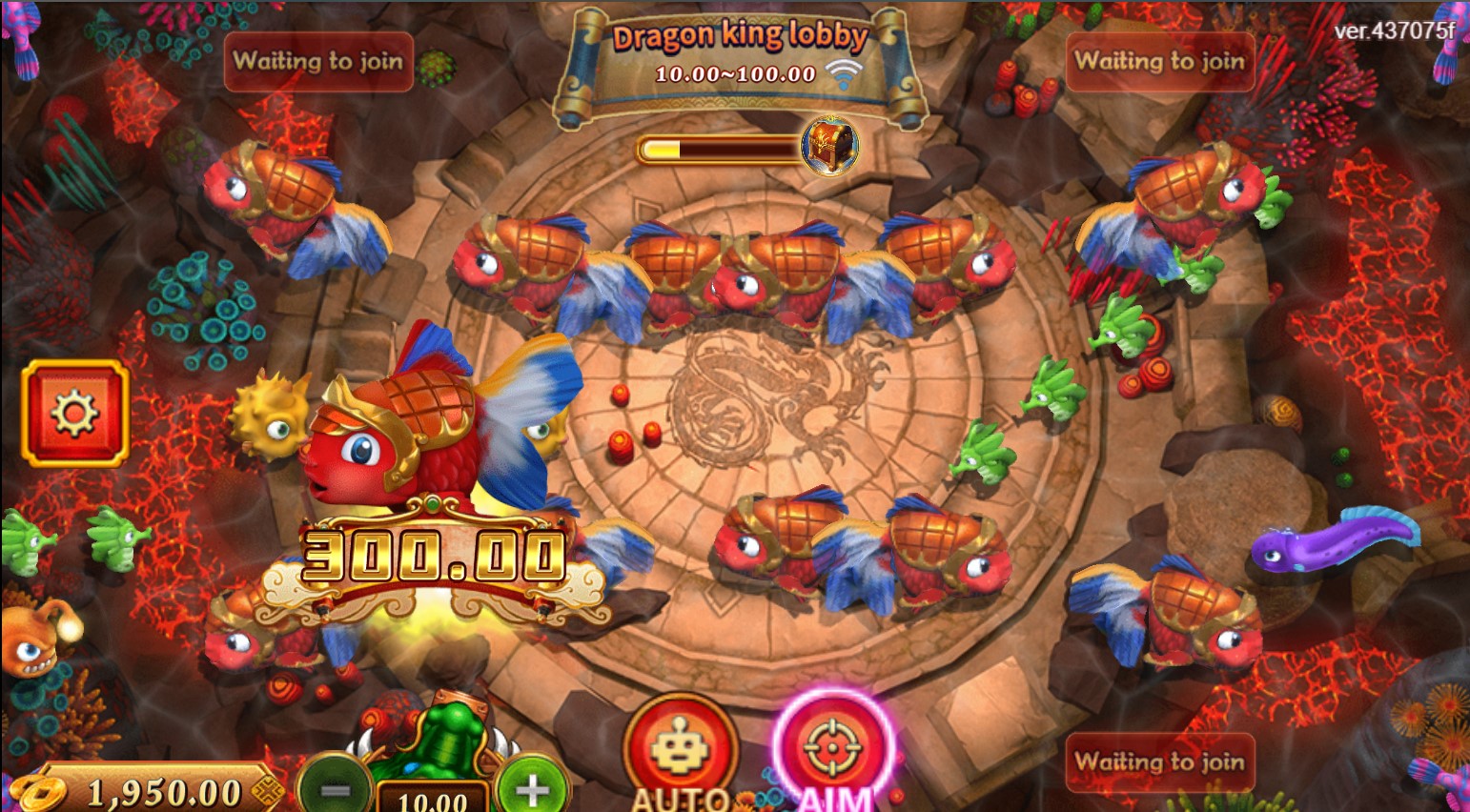Click the ver.437075f version text
The height and width of the screenshot is (812, 1470).
click(1394, 30)
